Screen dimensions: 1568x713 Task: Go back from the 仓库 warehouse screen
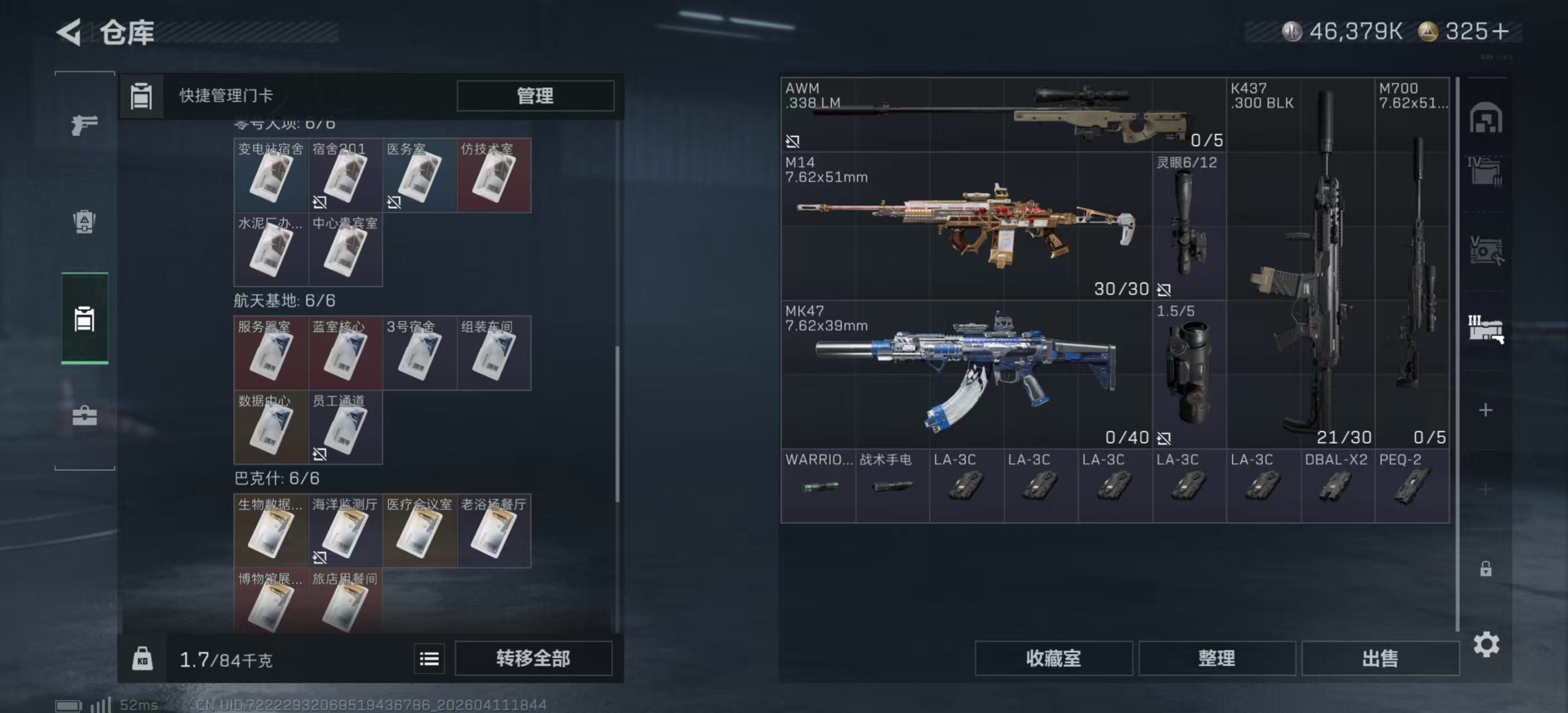pyautogui.click(x=69, y=32)
